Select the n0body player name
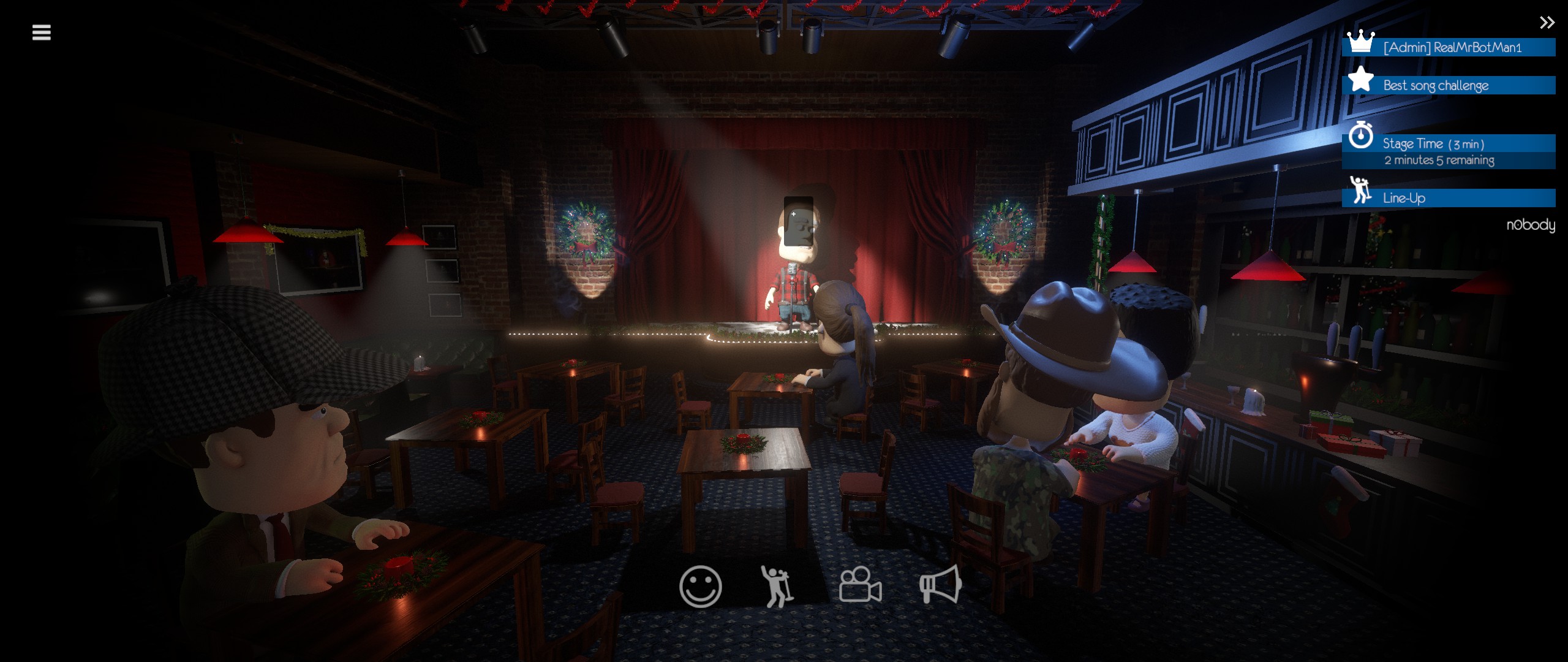Image resolution: width=1568 pixels, height=662 pixels. pyautogui.click(x=1531, y=225)
